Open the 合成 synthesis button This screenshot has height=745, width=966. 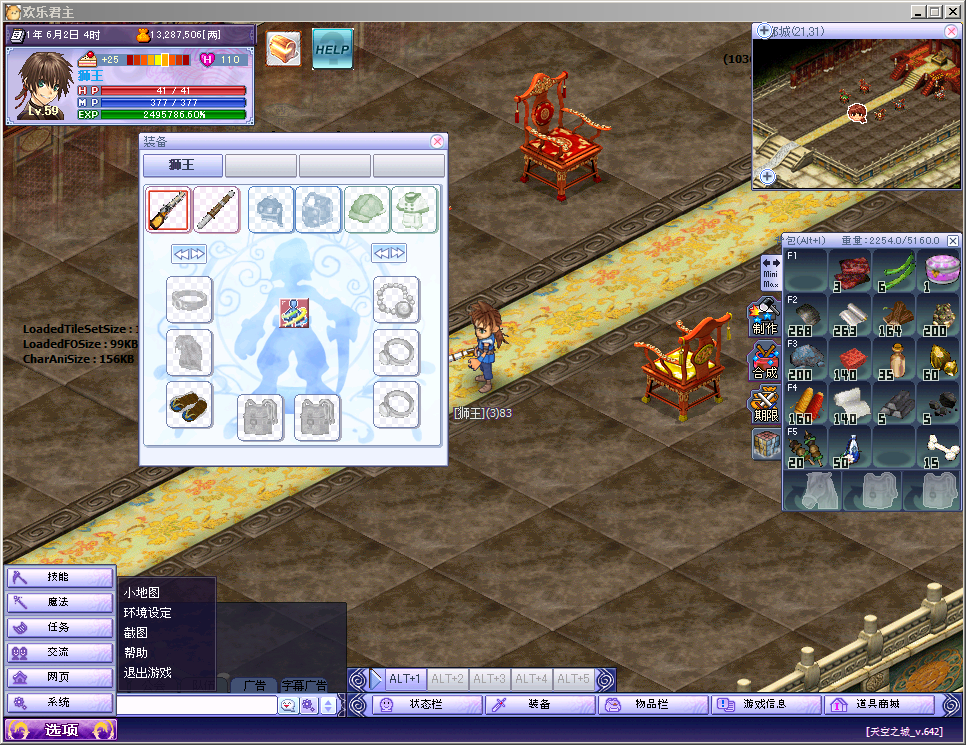click(765, 362)
